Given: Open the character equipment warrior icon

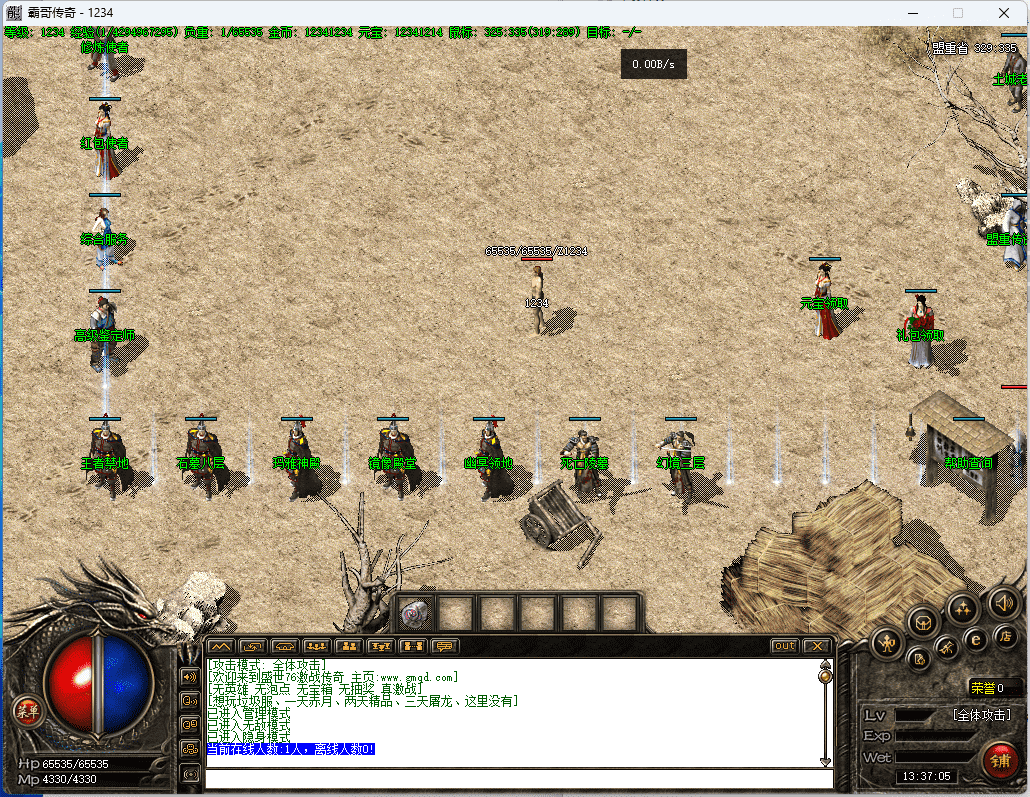Looking at the screenshot, I should pos(887,643).
